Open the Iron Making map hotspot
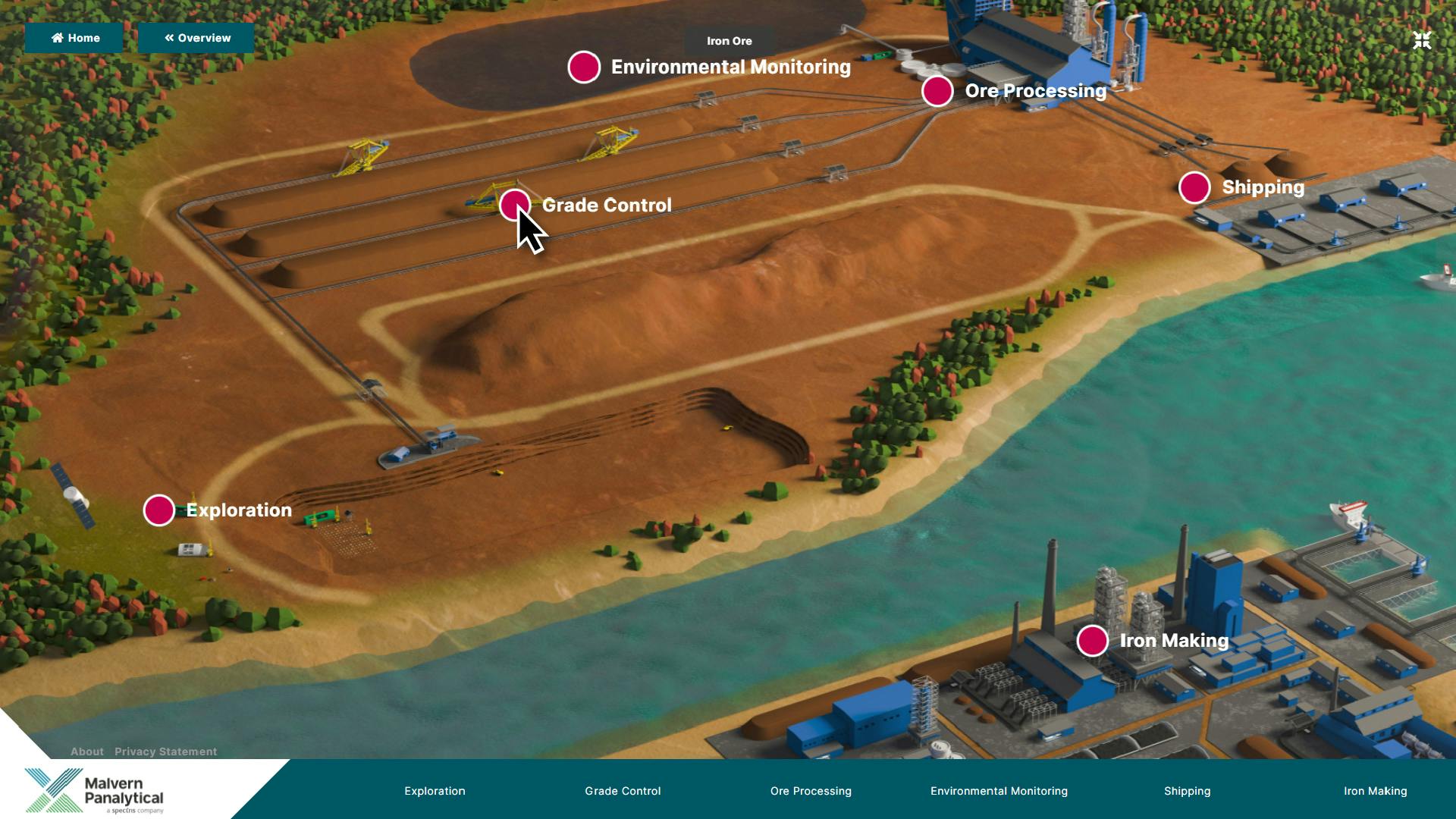Image resolution: width=1456 pixels, height=819 pixels. (1092, 641)
